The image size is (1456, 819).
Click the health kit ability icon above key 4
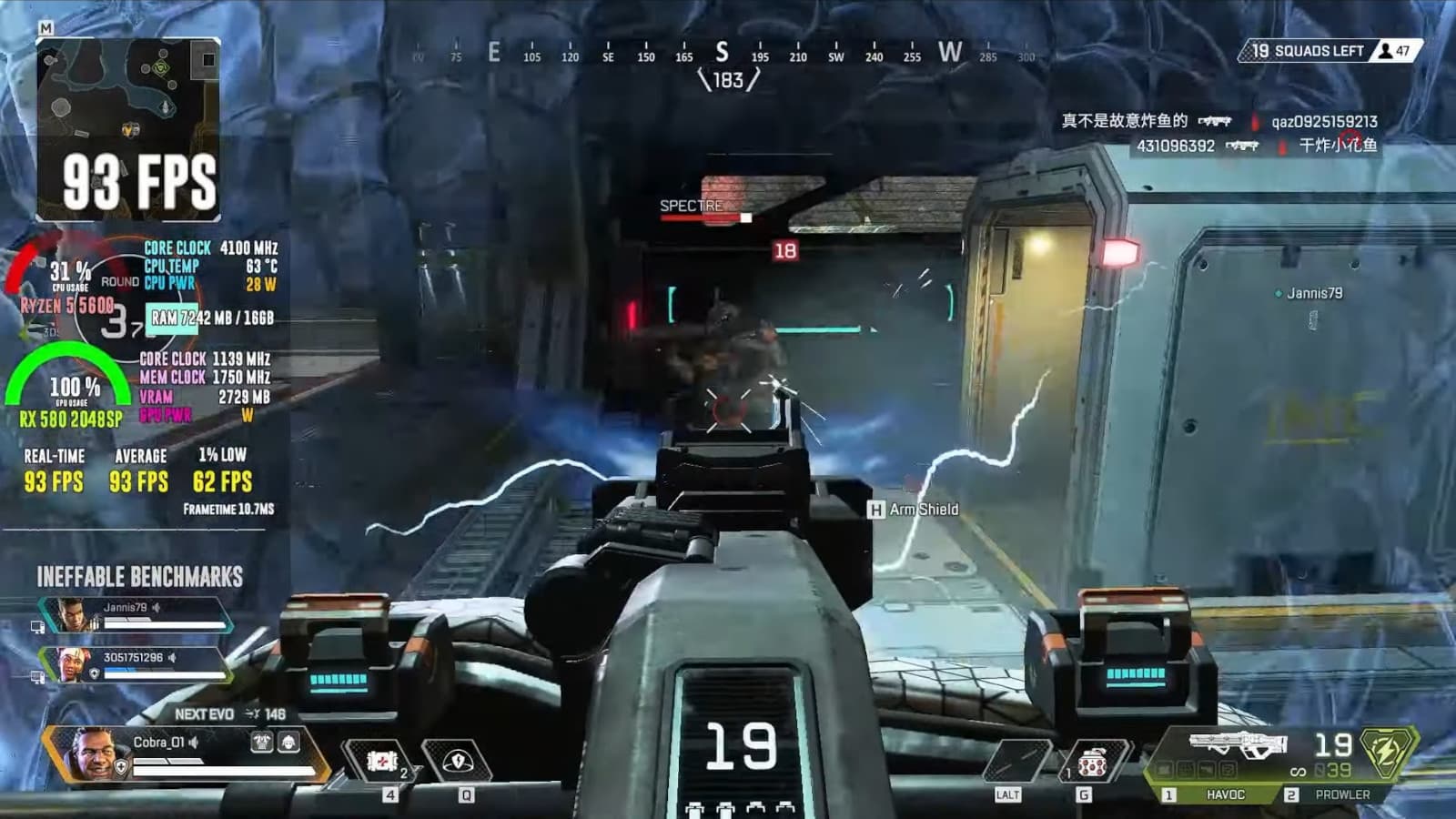pyautogui.click(x=380, y=762)
